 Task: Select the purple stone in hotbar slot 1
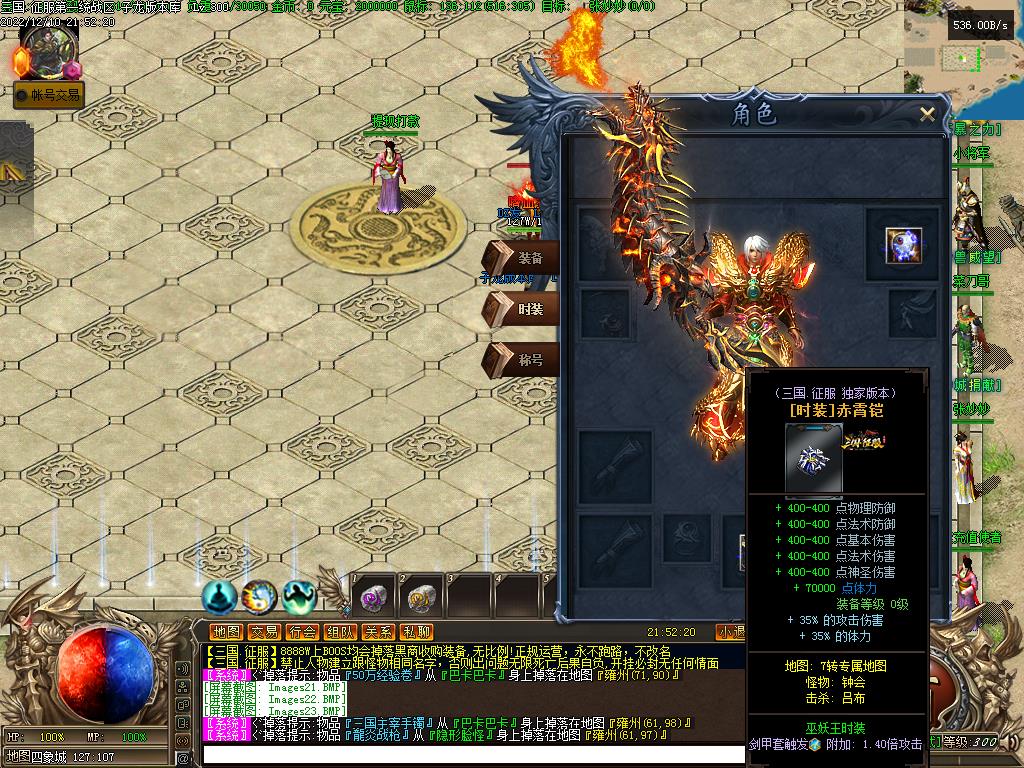coord(374,597)
